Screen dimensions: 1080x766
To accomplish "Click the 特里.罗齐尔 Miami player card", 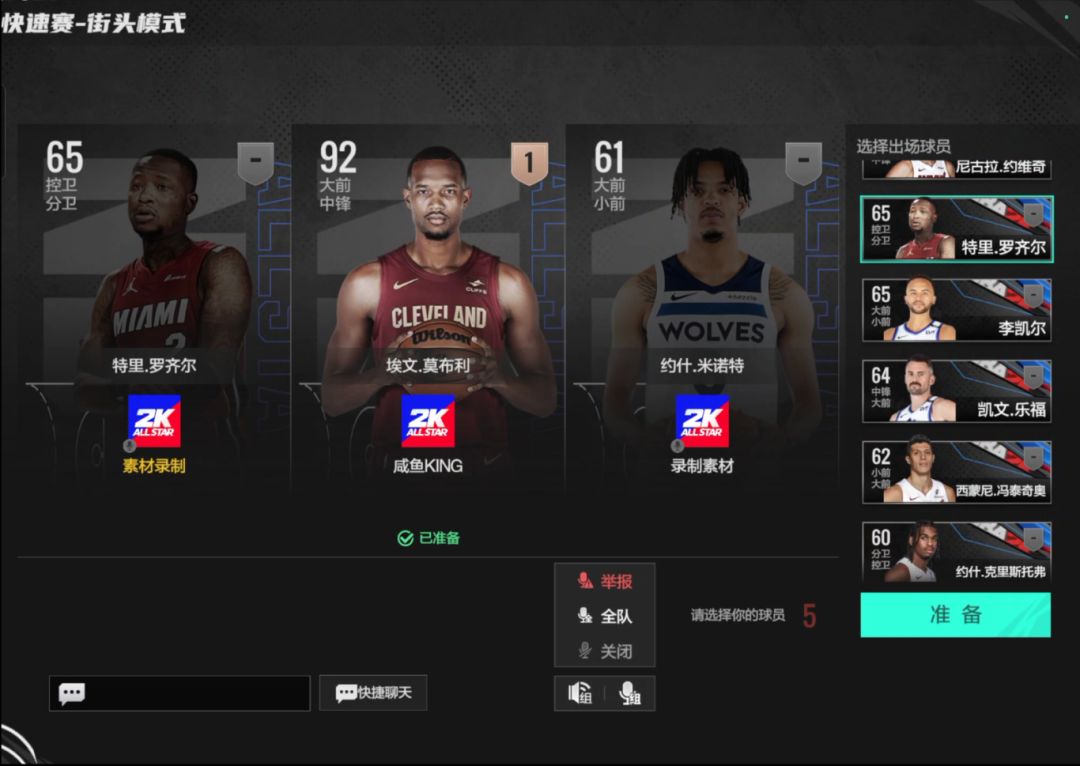I will (x=154, y=300).
